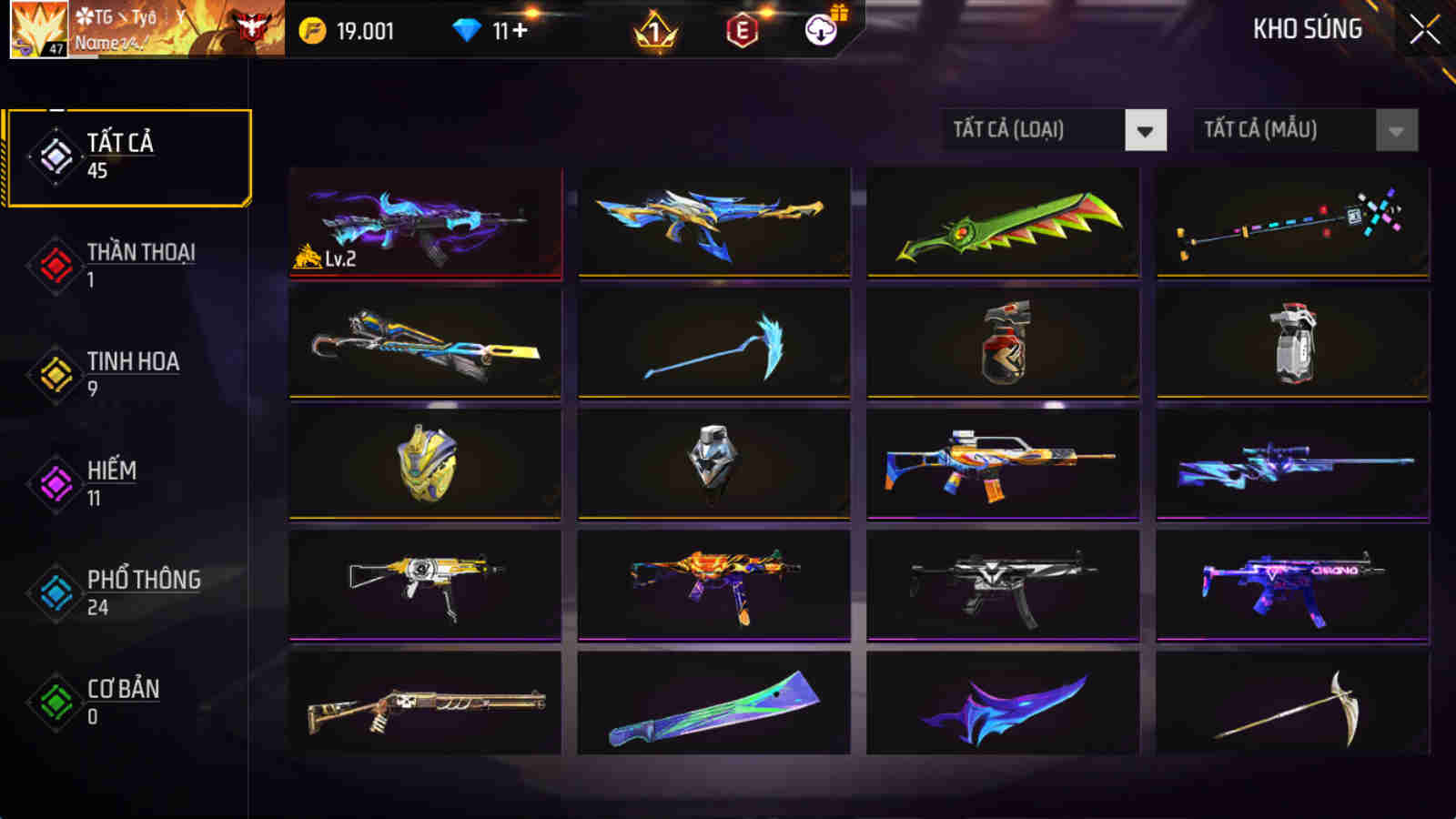Expand the TẤT CẢ (MẪU) pattern dropdown
This screenshot has height=819, width=1456.
click(x=1288, y=129)
